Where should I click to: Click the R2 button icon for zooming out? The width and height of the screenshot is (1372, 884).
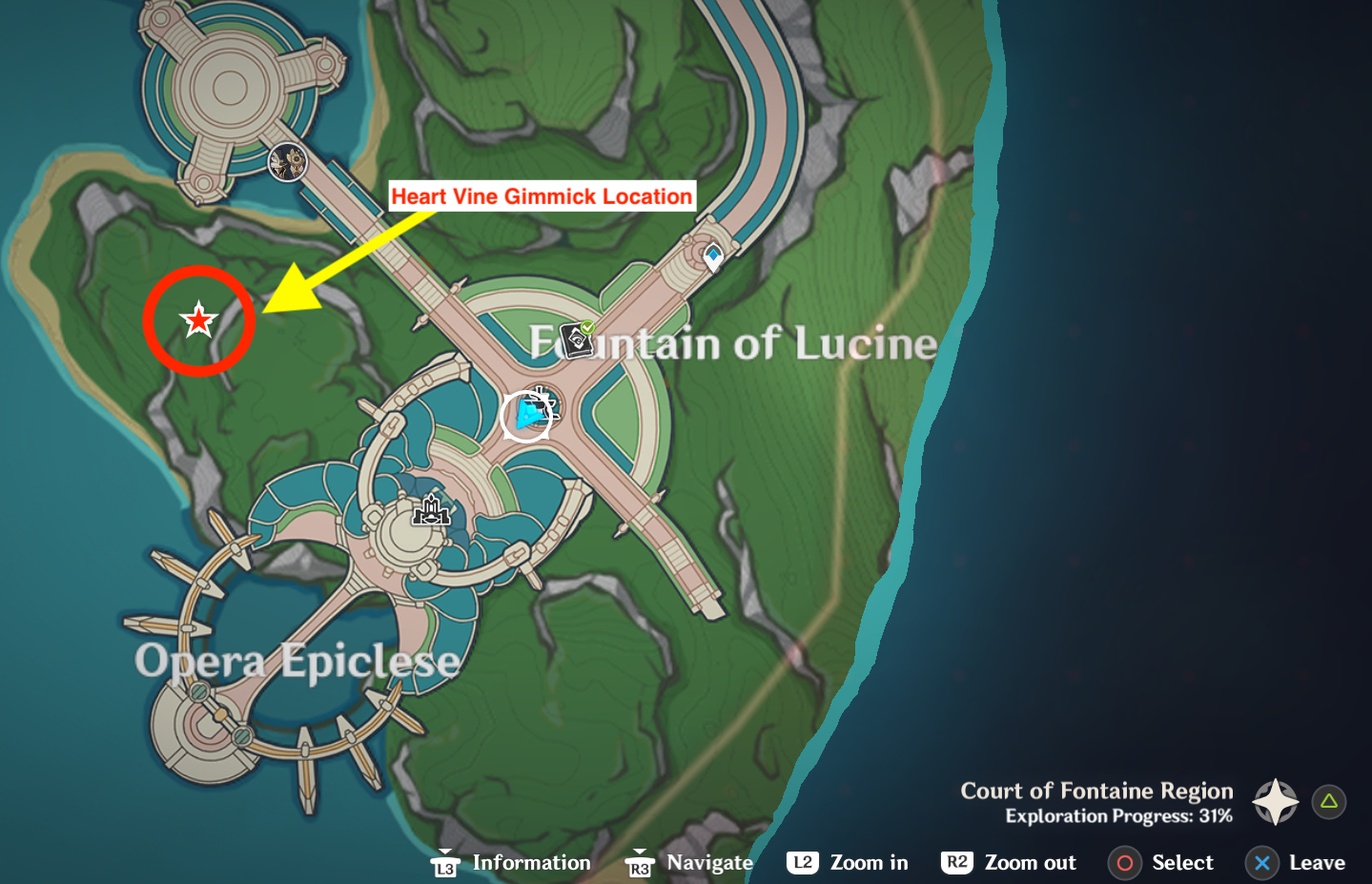click(x=955, y=862)
